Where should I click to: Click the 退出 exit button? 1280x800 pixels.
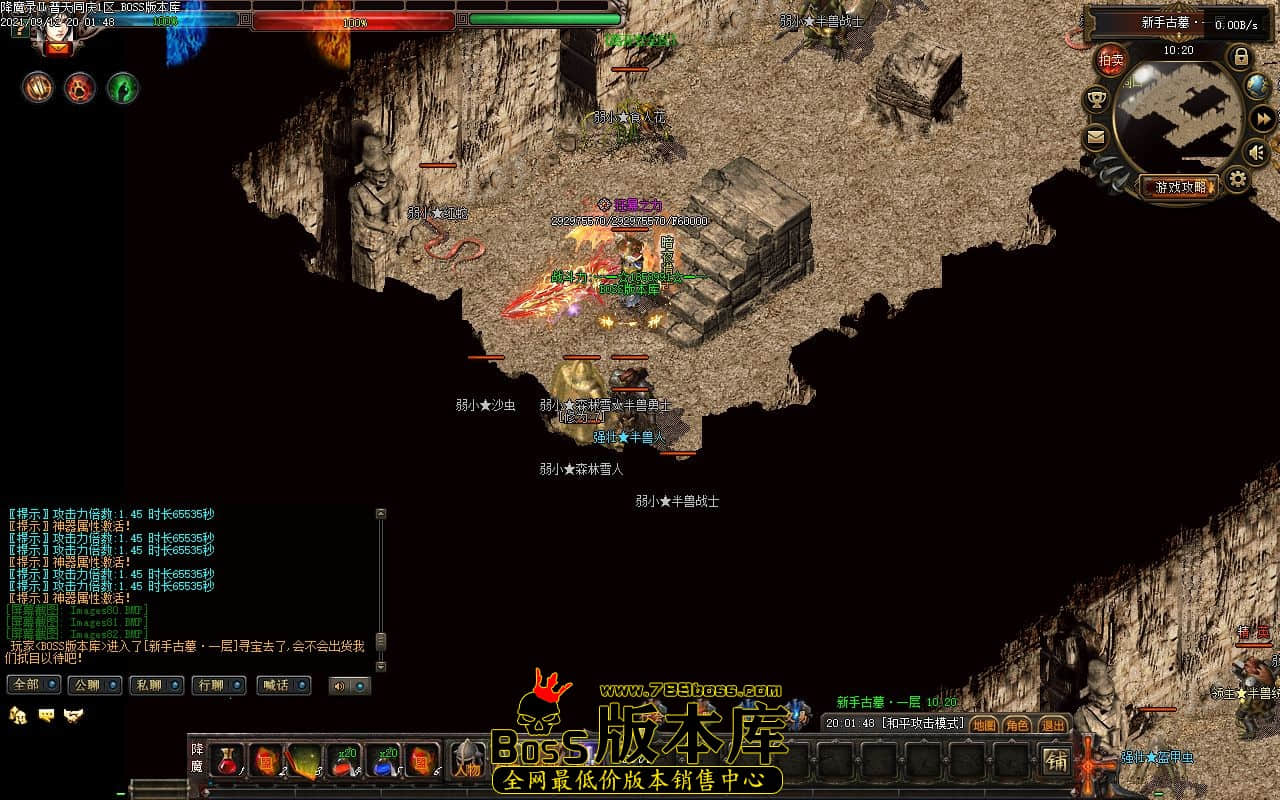tap(1052, 724)
